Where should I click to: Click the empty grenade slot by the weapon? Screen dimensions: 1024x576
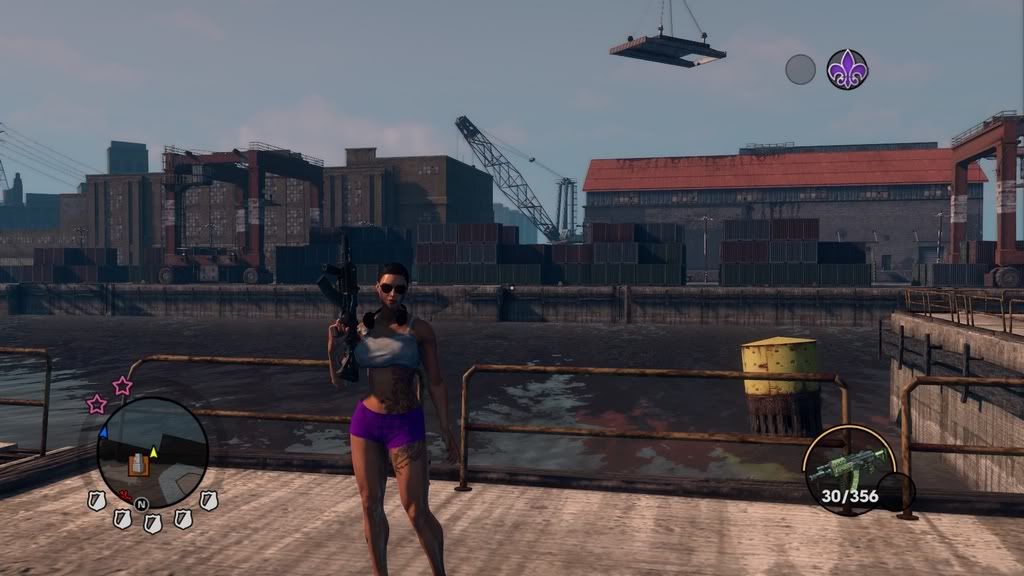point(895,491)
